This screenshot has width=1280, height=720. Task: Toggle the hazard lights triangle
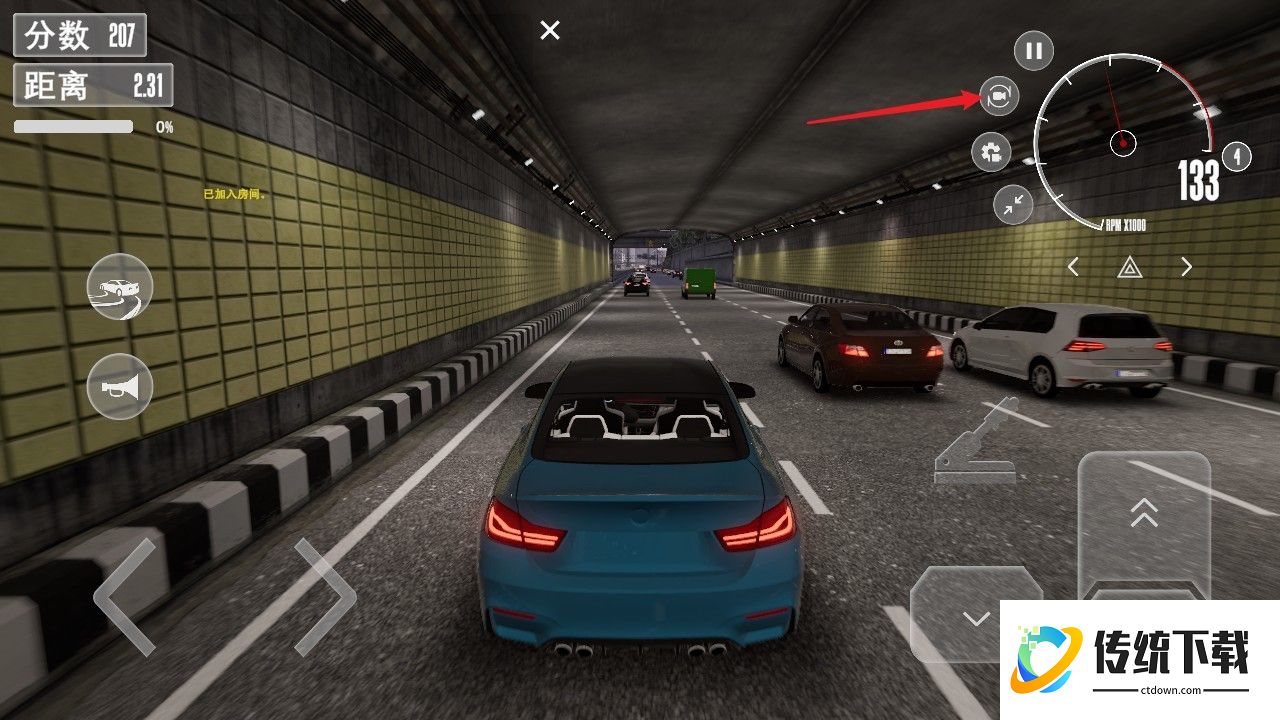[x=1130, y=267]
